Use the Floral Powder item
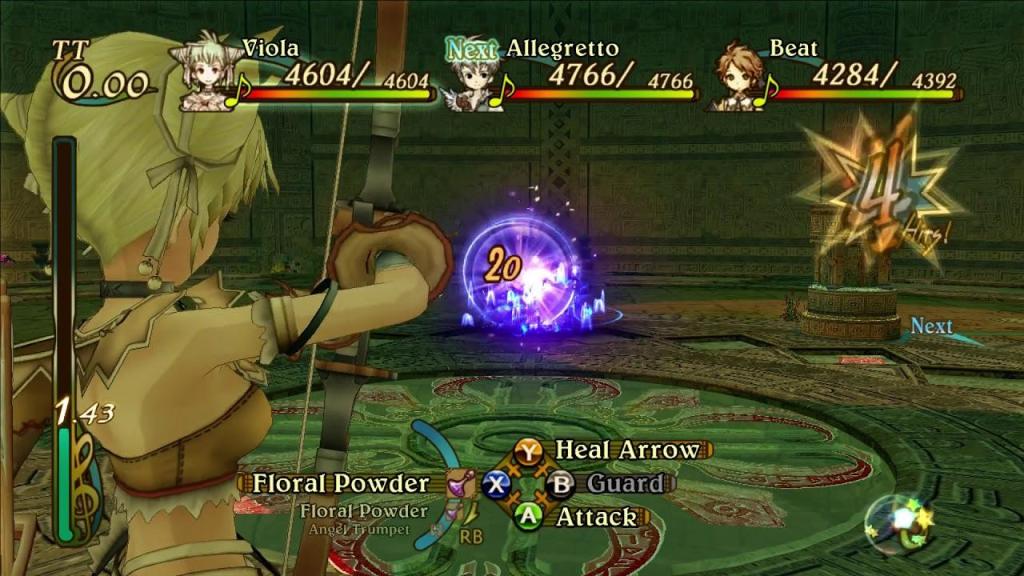Image resolution: width=1024 pixels, height=576 pixels. pos(340,484)
